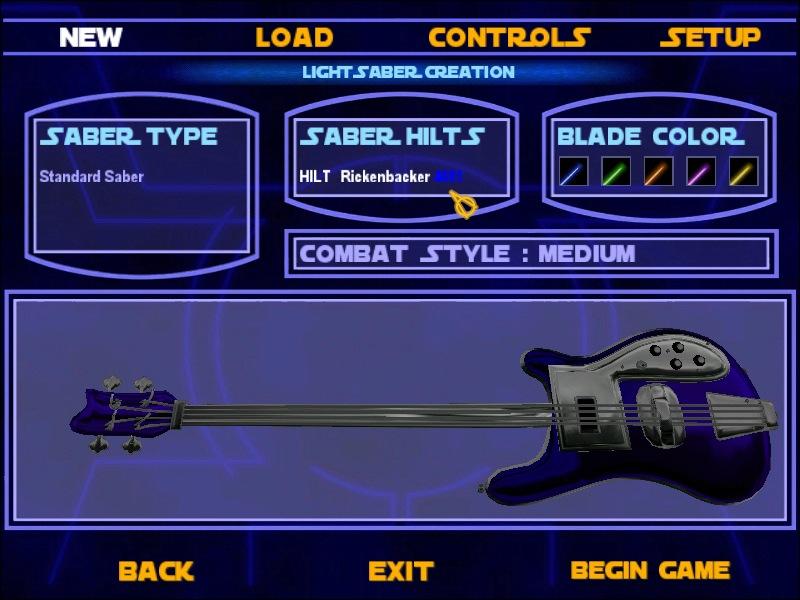
Task: Go BACK to the previous screen
Action: (155, 571)
